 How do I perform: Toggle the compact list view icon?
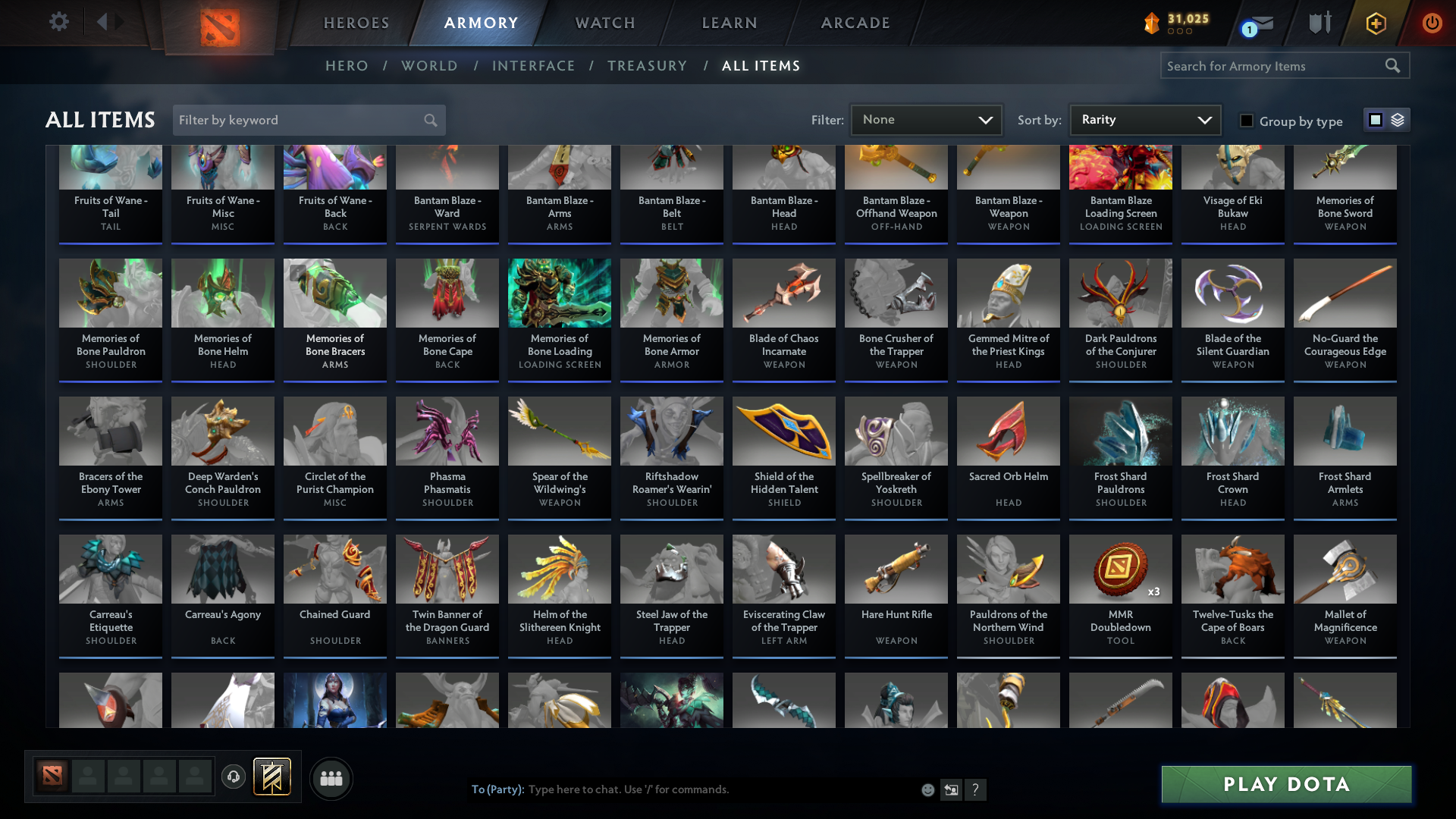tap(1396, 120)
